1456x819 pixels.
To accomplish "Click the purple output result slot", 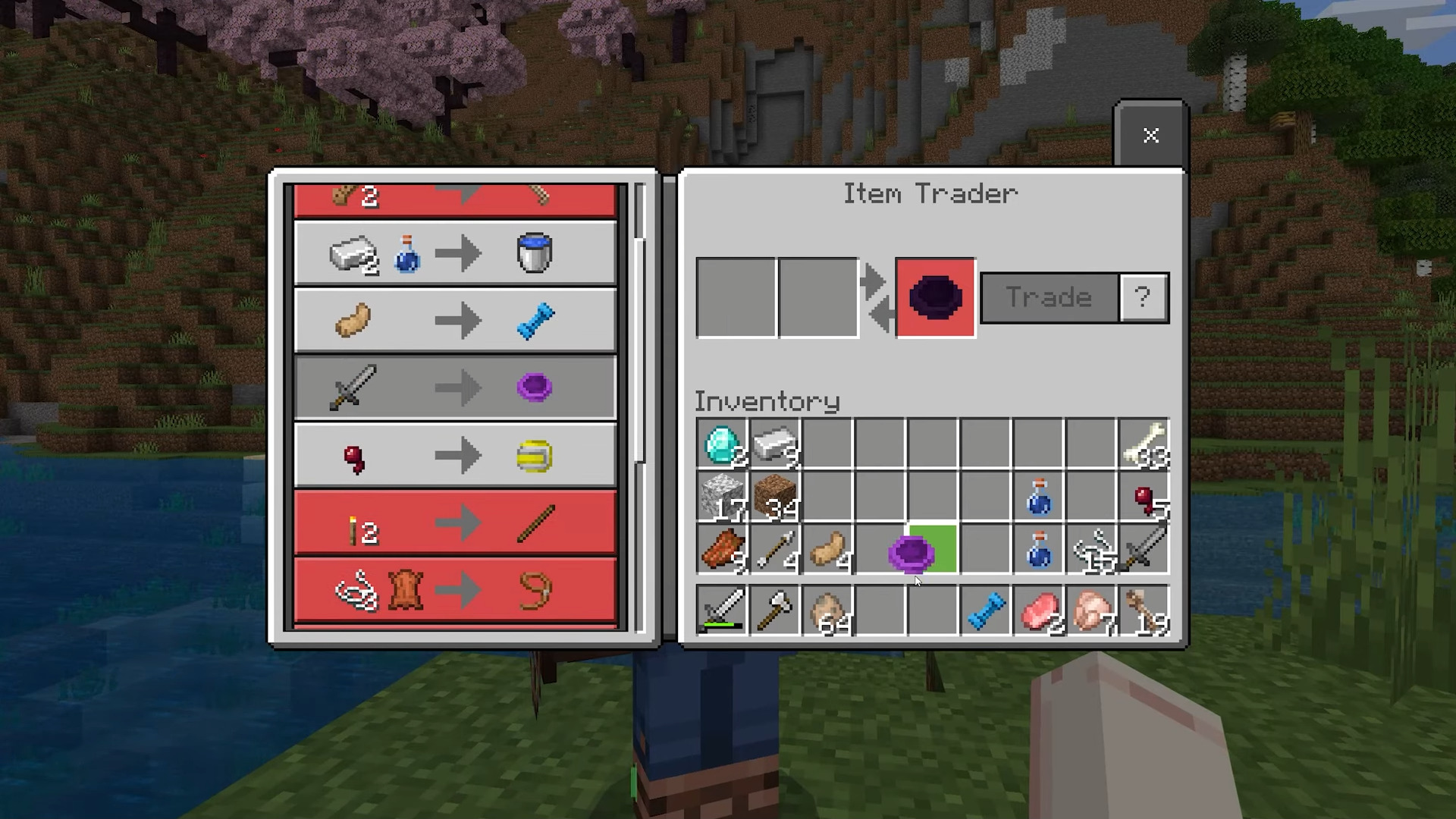I will [935, 297].
